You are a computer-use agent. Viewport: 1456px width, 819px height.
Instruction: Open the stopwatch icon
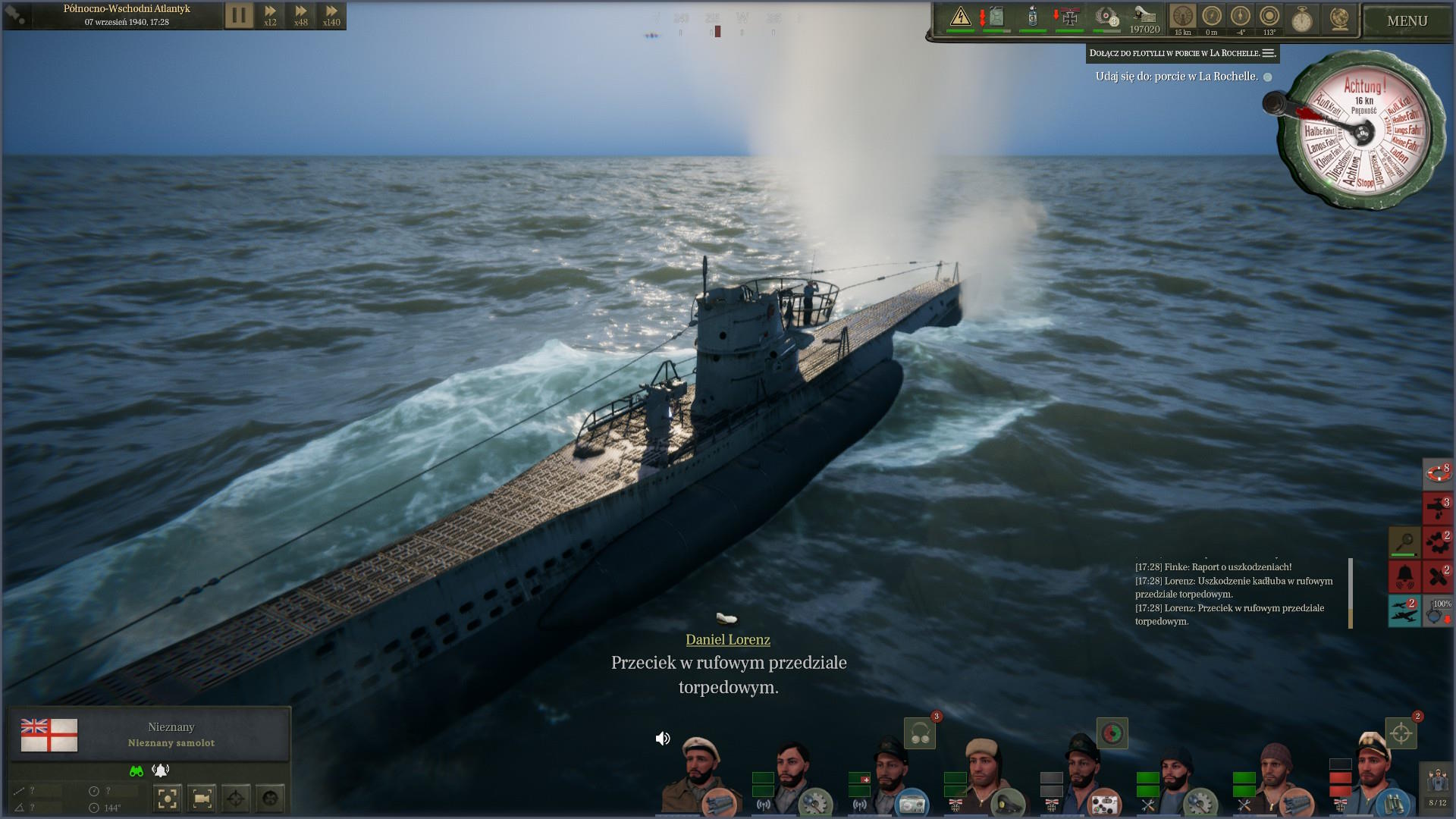tap(1302, 18)
